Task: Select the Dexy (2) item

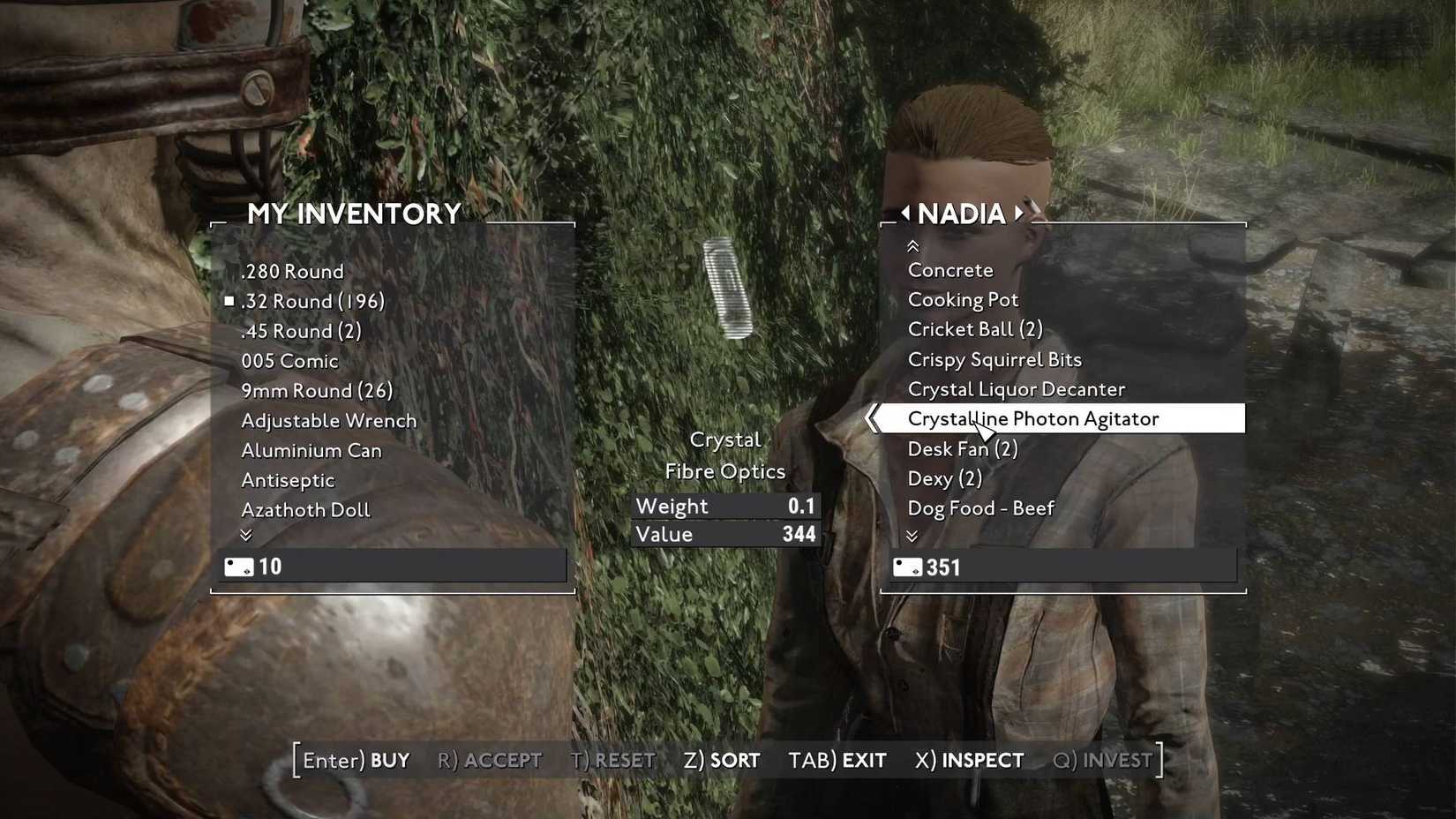Action: pos(945,478)
